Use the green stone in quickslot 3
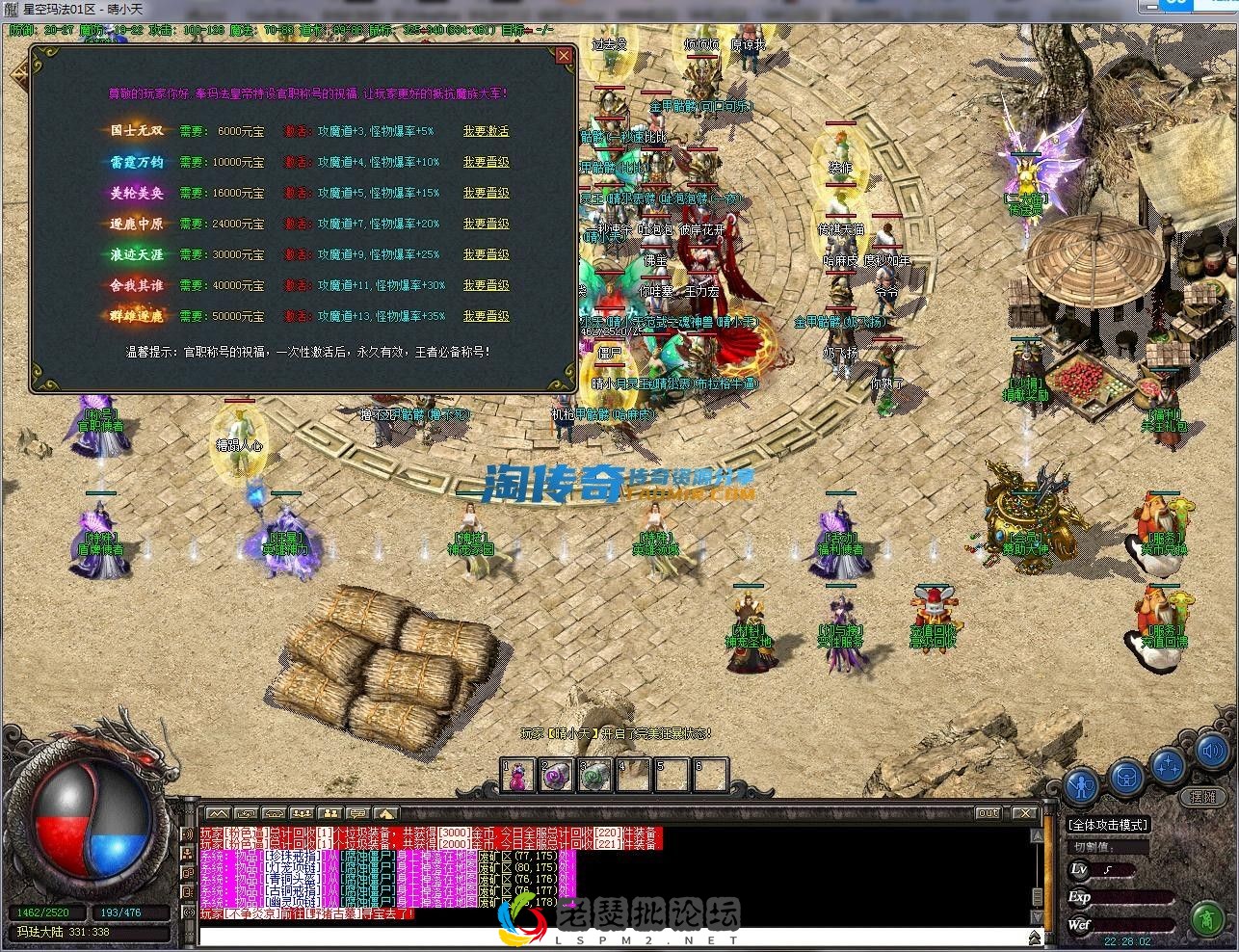 tap(594, 775)
